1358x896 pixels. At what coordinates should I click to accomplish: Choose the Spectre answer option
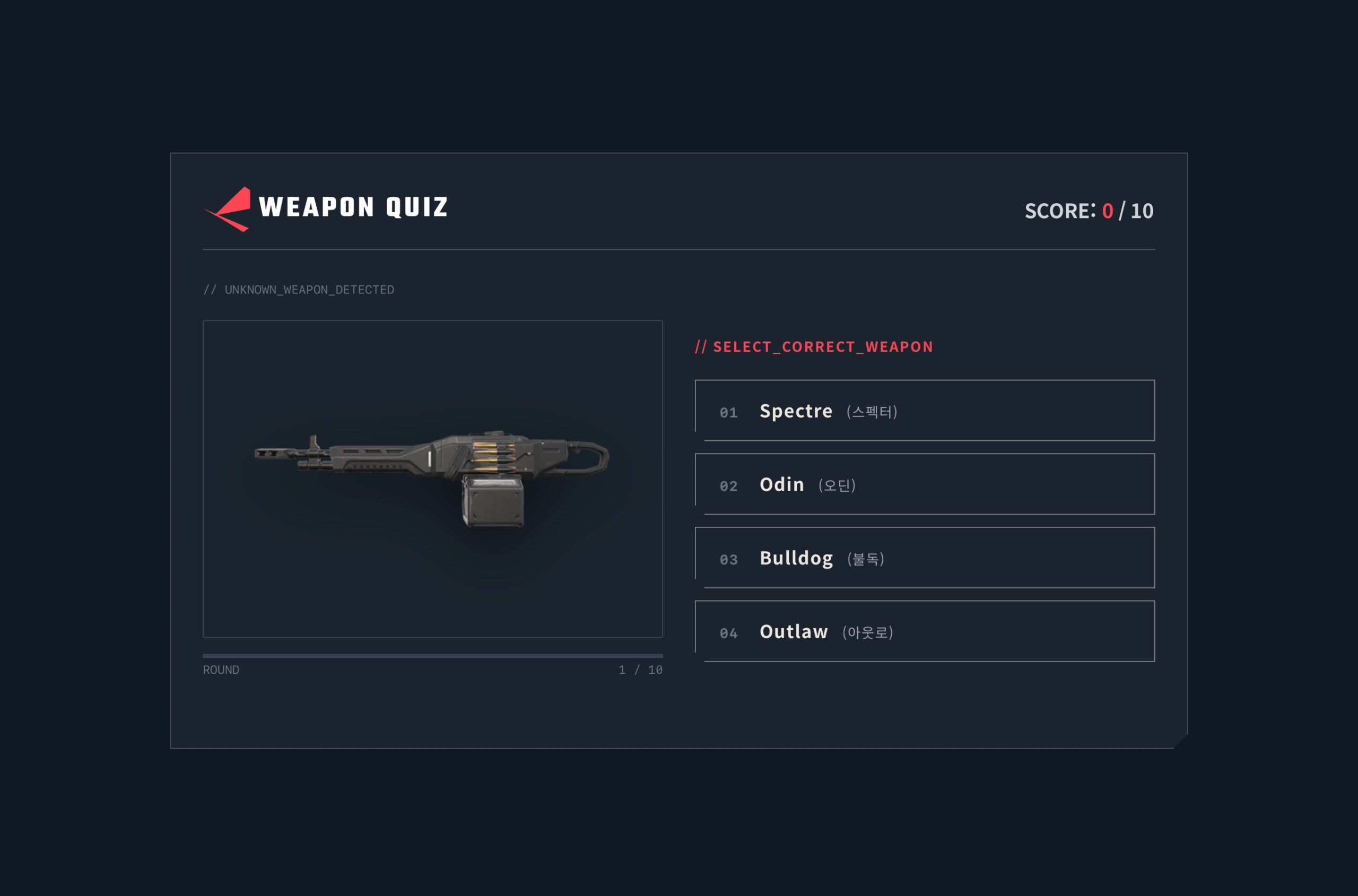(925, 411)
